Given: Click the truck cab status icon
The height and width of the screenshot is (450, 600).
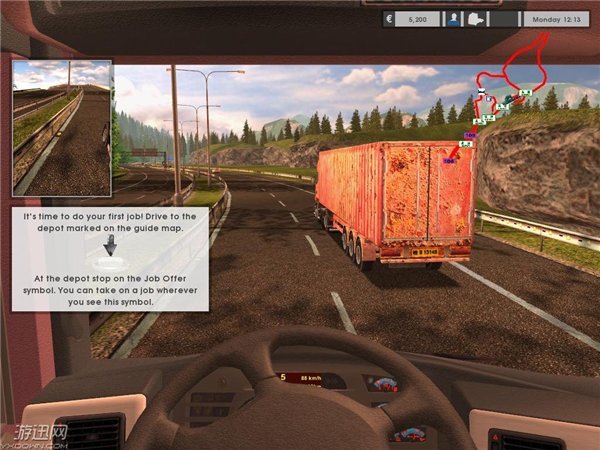Looking at the screenshot, I should (x=476, y=18).
